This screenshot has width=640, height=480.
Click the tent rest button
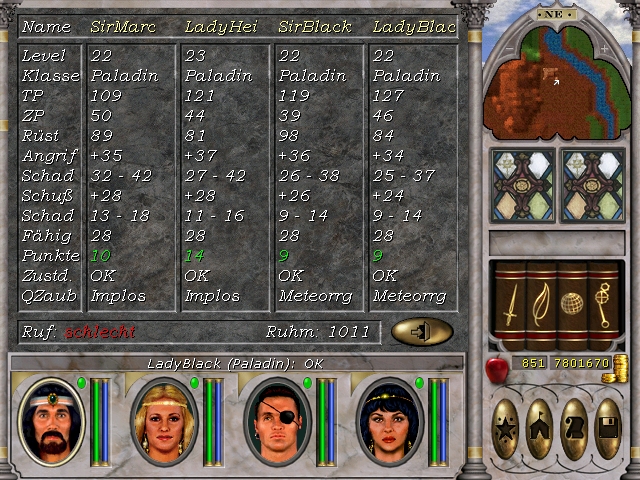(x=541, y=428)
